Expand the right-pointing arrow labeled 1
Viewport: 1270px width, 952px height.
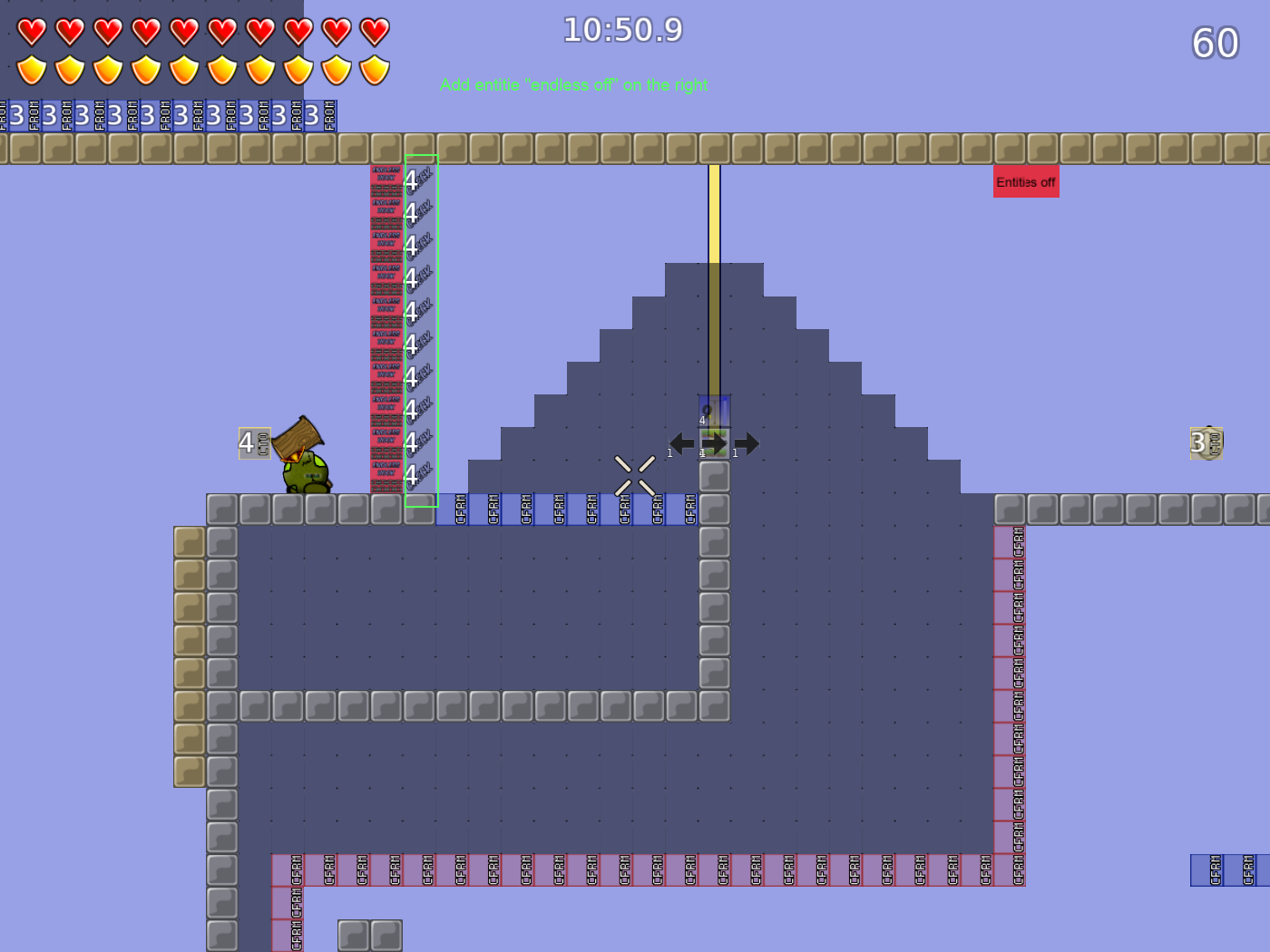tap(746, 443)
